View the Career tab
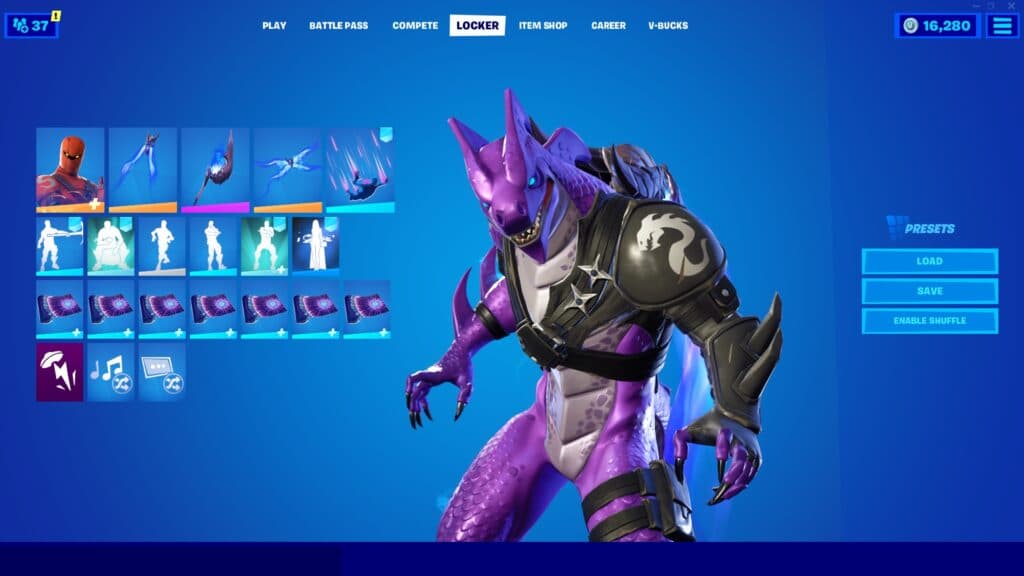Image resolution: width=1024 pixels, height=576 pixels. [x=608, y=26]
